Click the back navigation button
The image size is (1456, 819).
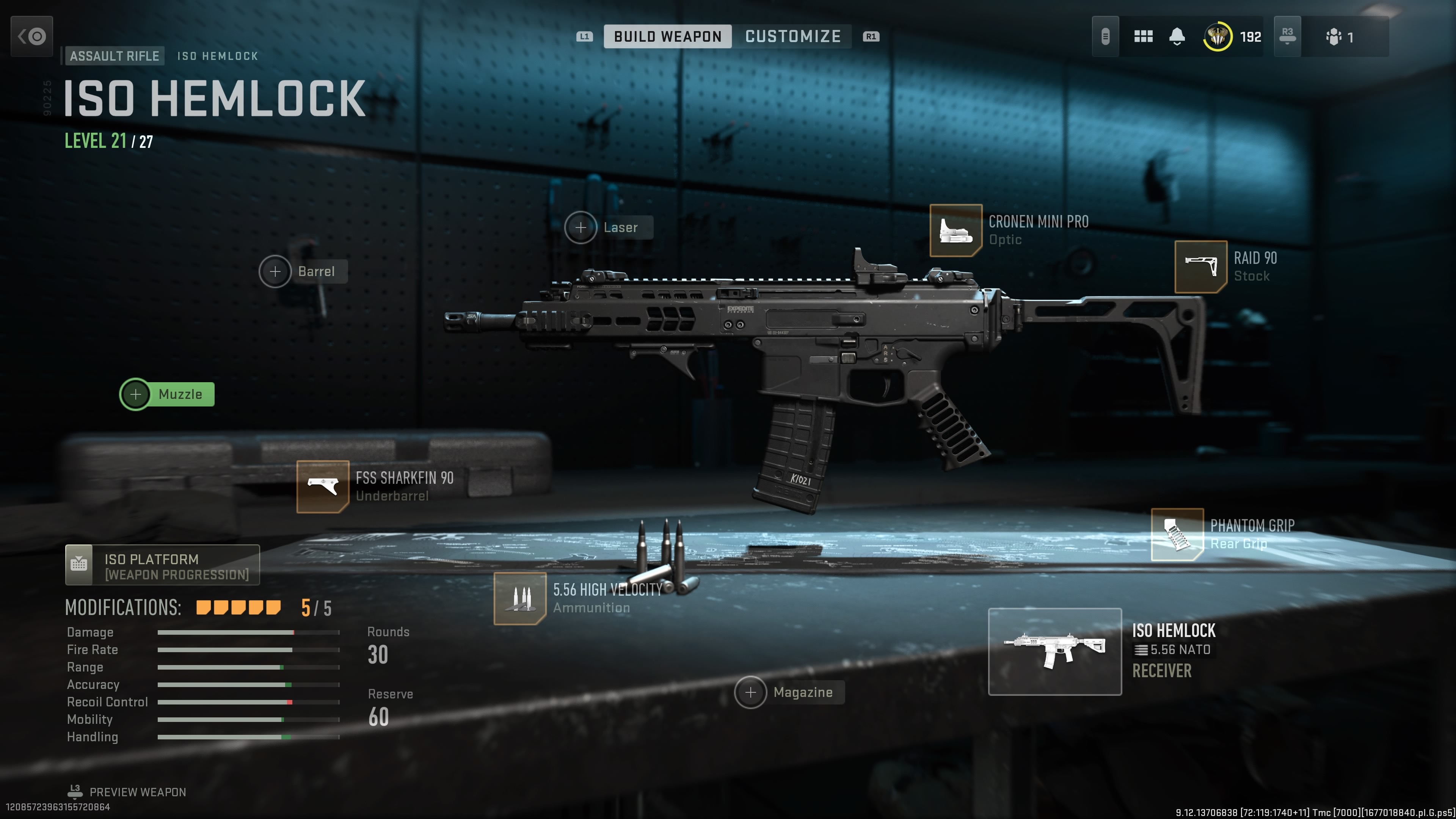[31, 36]
